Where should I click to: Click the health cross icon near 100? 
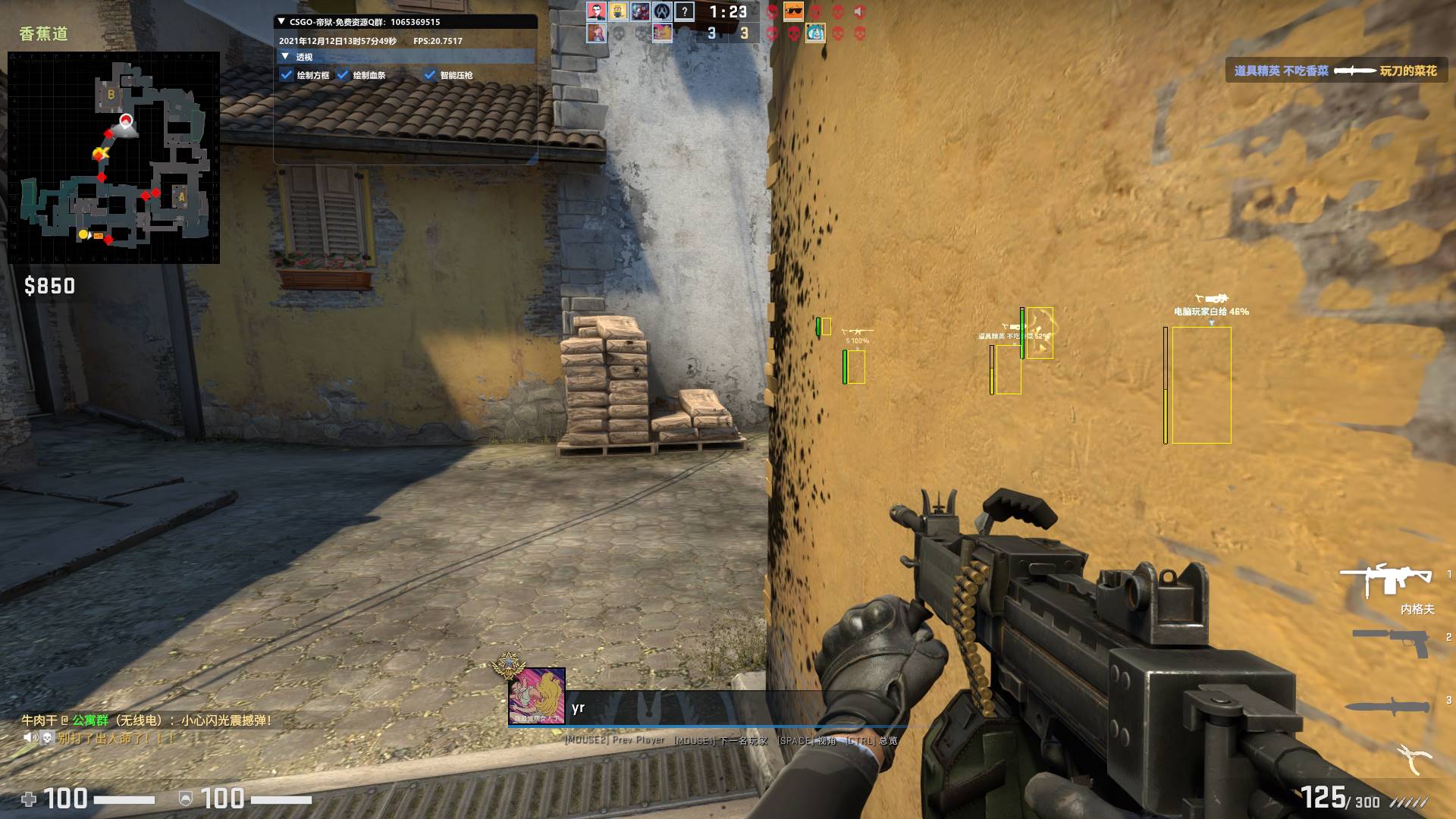[x=28, y=798]
